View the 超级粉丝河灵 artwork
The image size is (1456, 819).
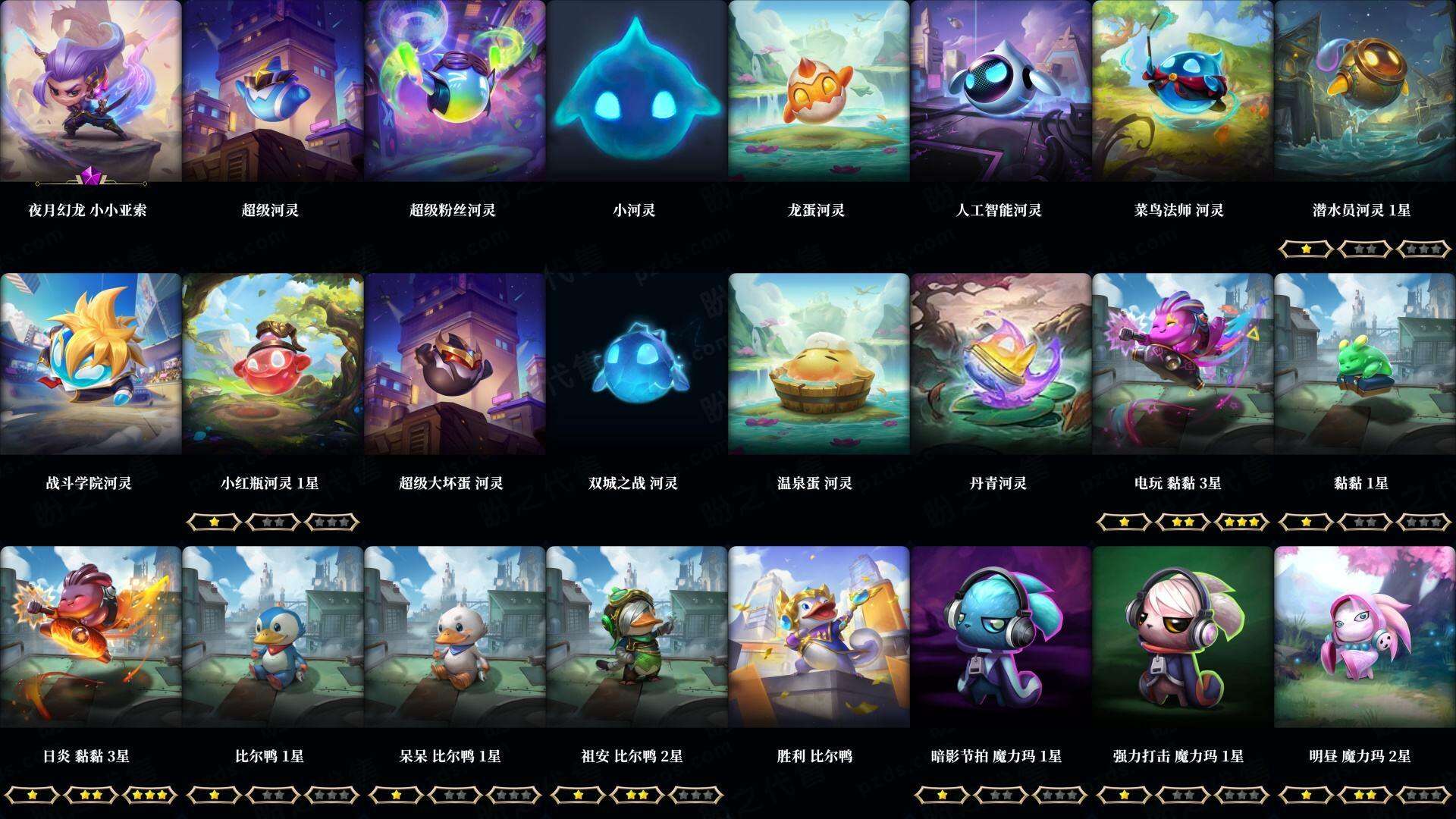coord(451,95)
